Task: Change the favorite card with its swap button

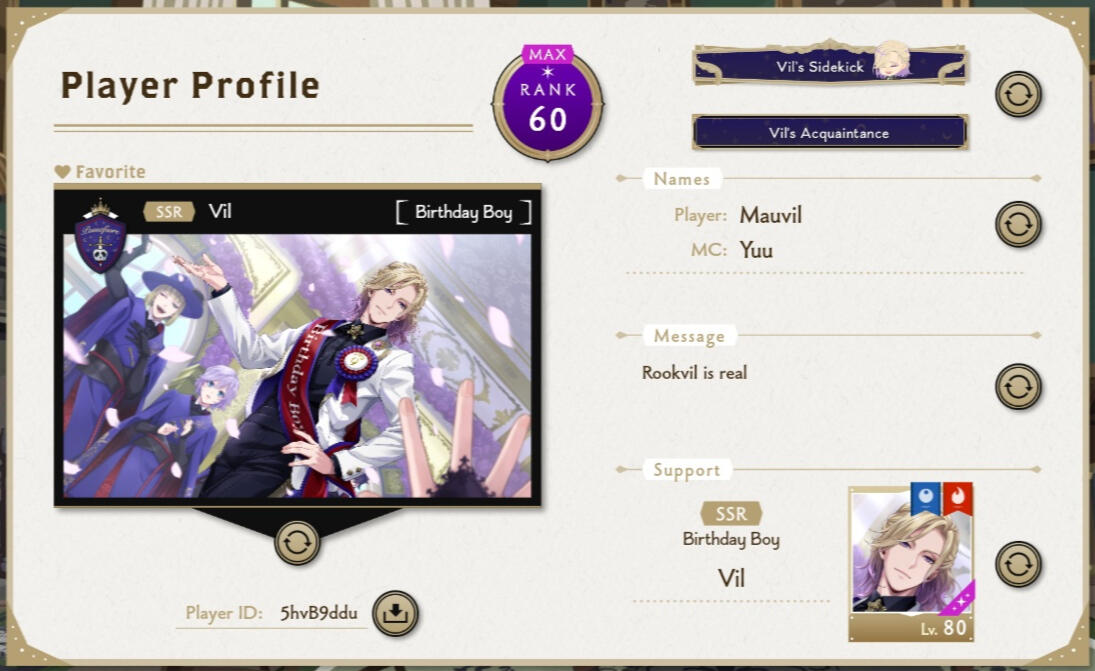Action: coord(298,542)
